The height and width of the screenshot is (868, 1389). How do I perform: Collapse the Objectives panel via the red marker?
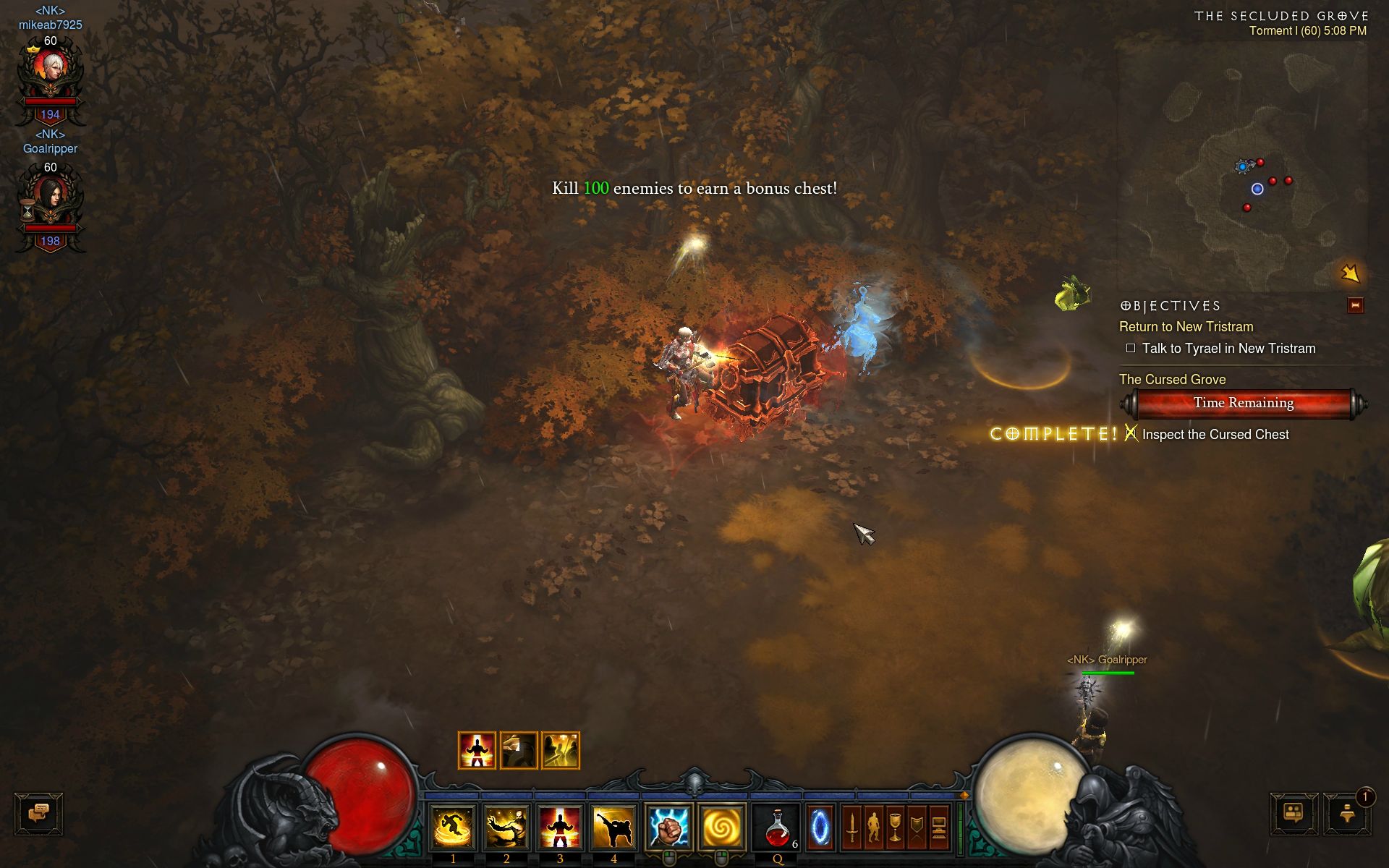click(x=1356, y=305)
